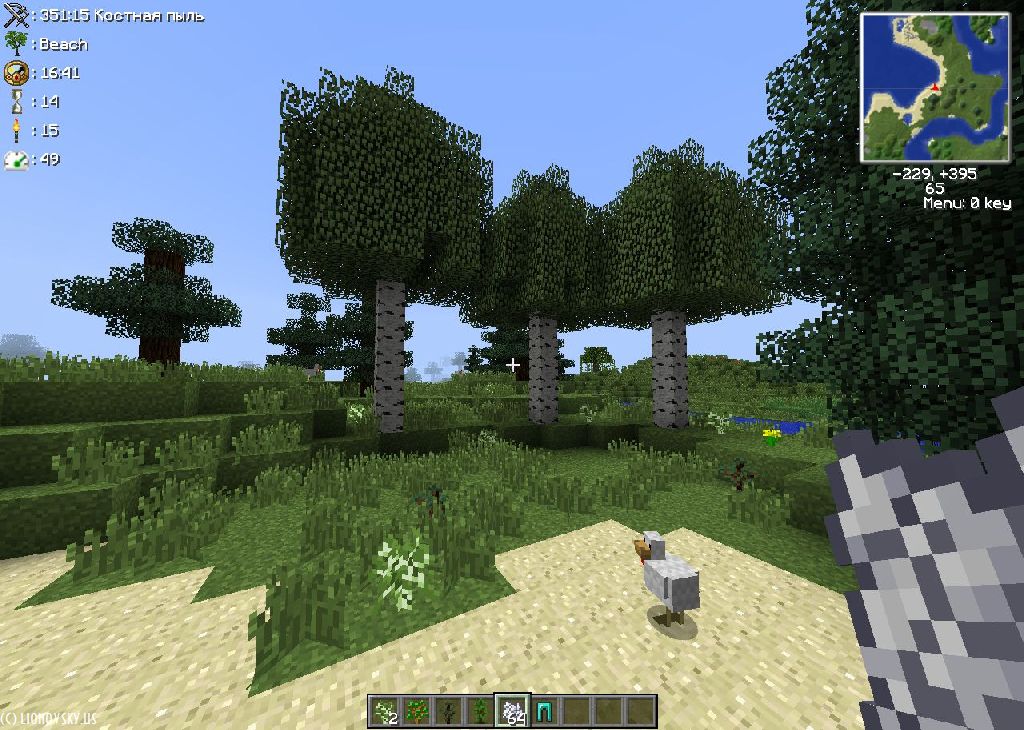Screen dimensions: 1024x730
Task: Select the orange-leaved sapling slot
Action: [417, 711]
